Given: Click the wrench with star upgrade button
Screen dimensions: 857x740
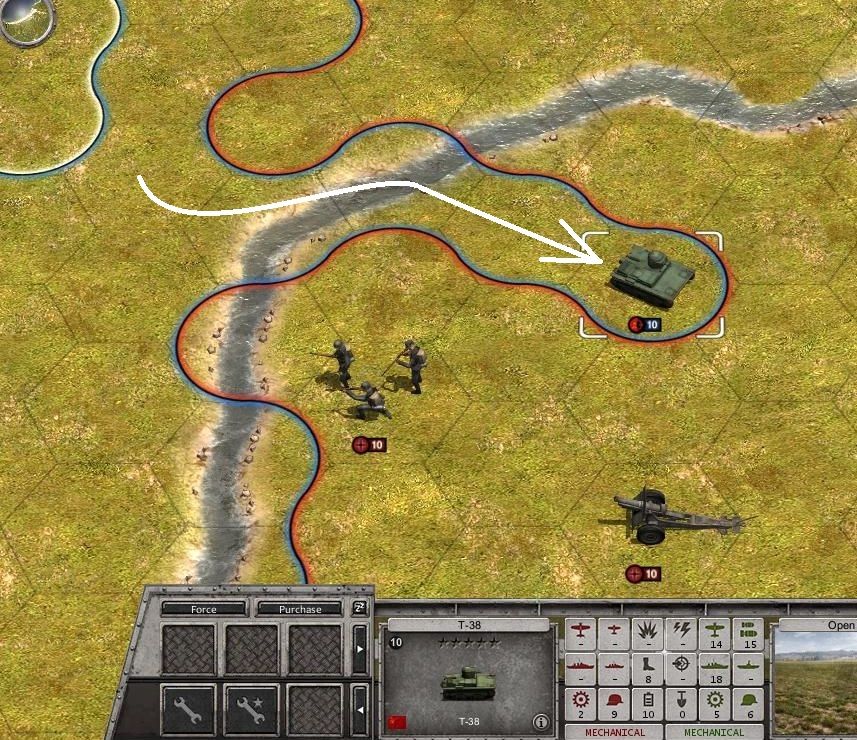Looking at the screenshot, I should coord(250,709).
